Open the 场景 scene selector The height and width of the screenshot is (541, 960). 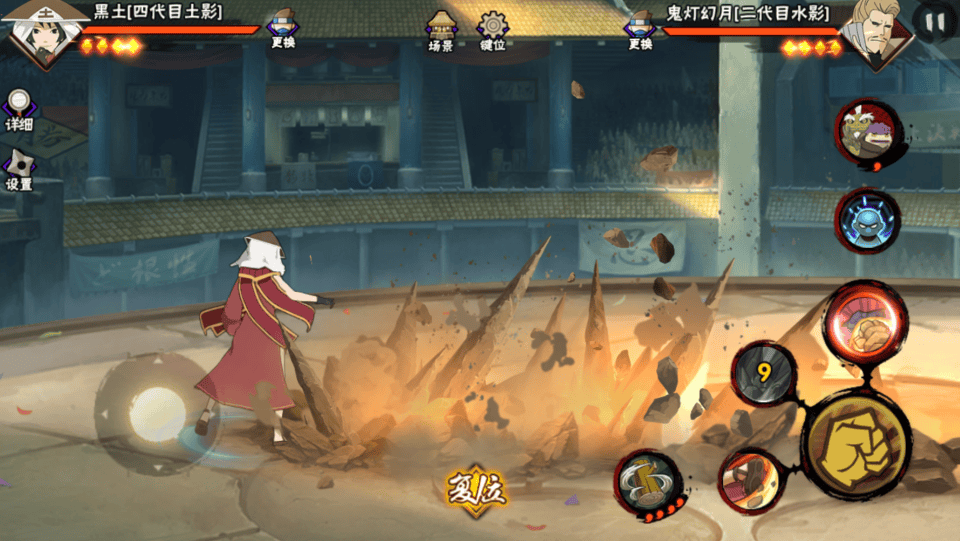pyautogui.click(x=441, y=30)
